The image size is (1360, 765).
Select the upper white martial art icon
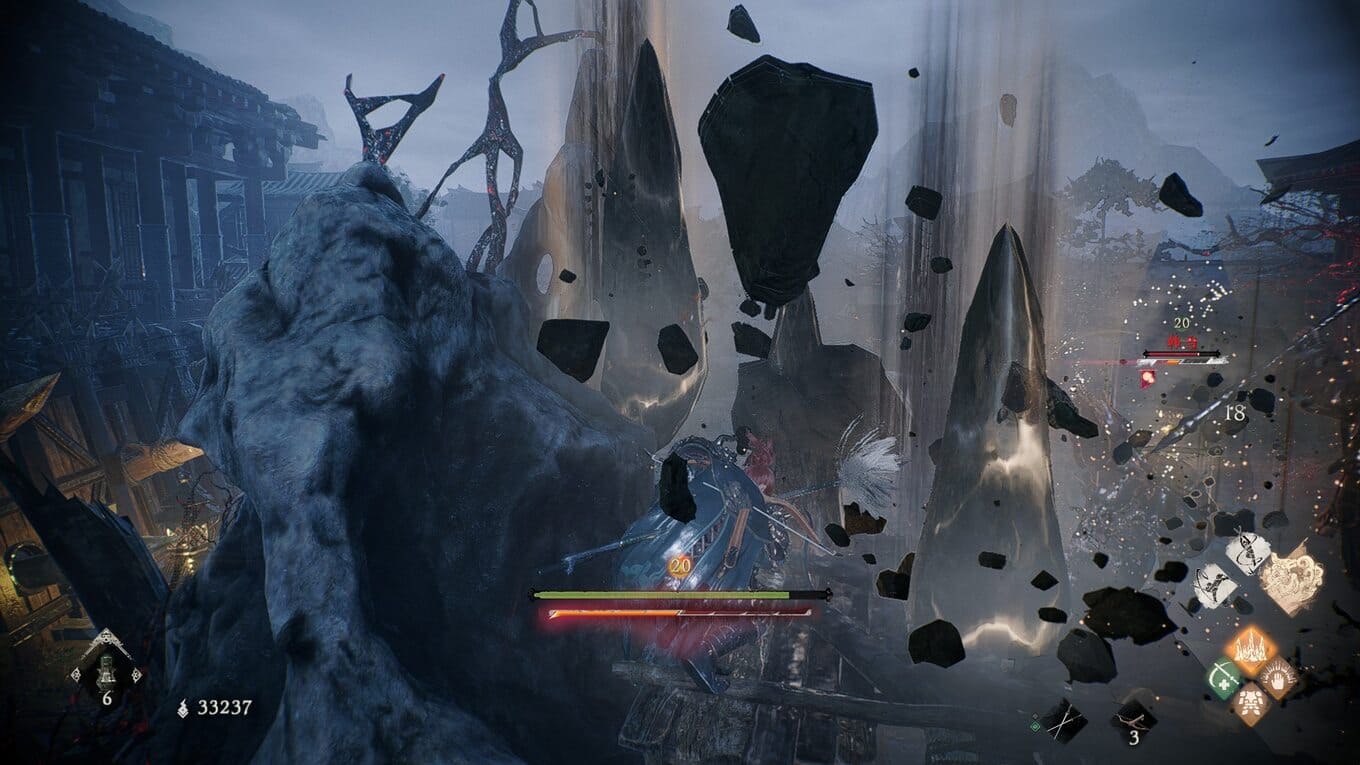point(1247,551)
